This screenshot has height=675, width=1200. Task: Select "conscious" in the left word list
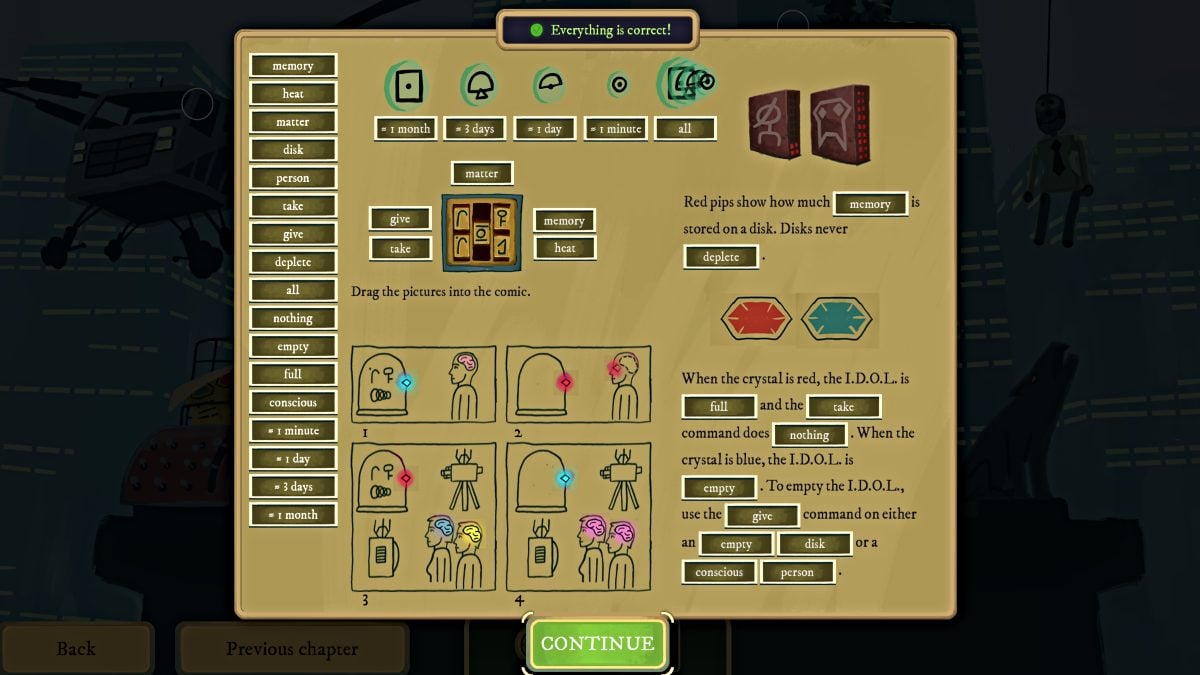pos(293,403)
